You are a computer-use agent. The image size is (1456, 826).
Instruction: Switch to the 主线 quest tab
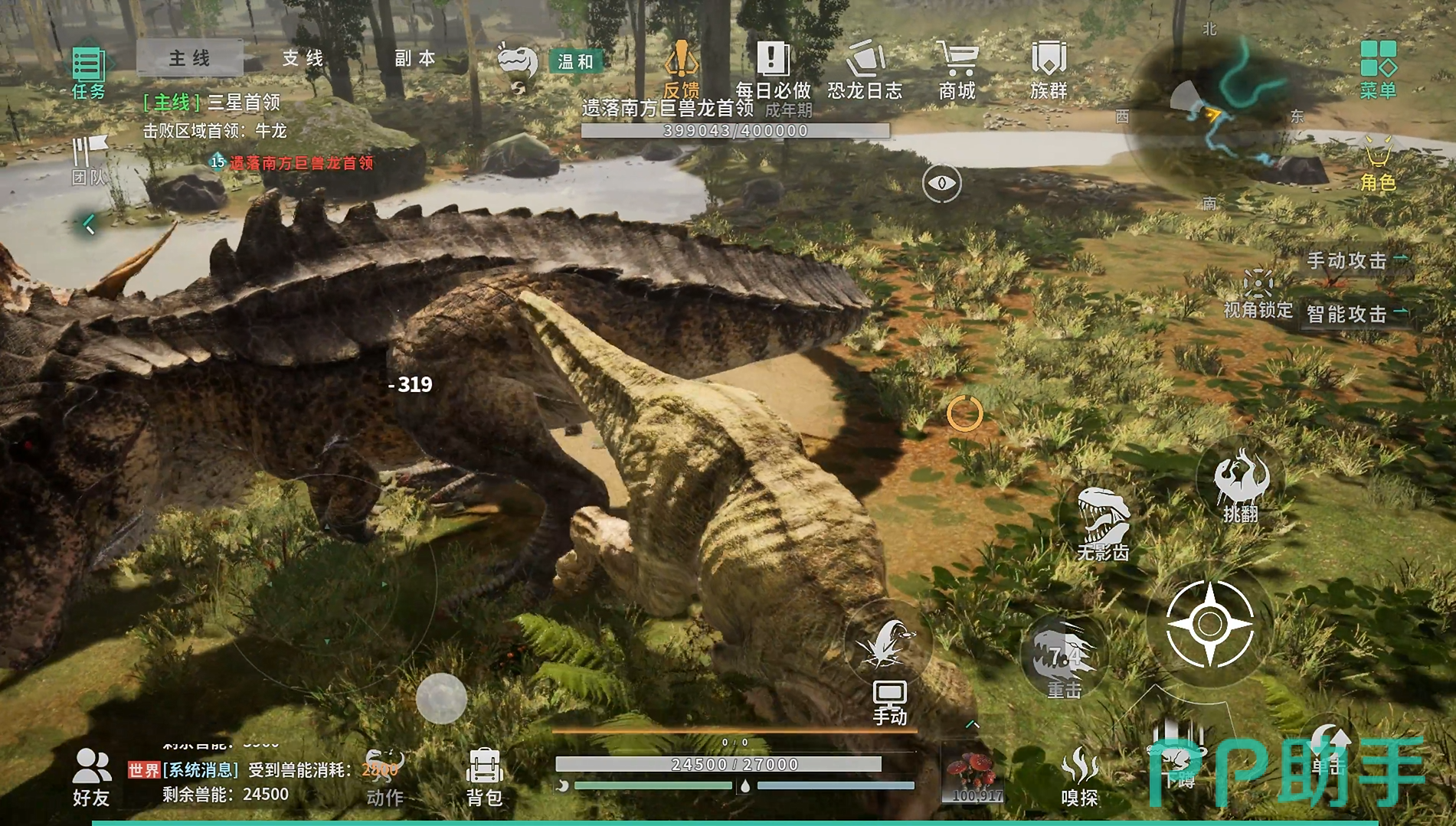(x=190, y=58)
